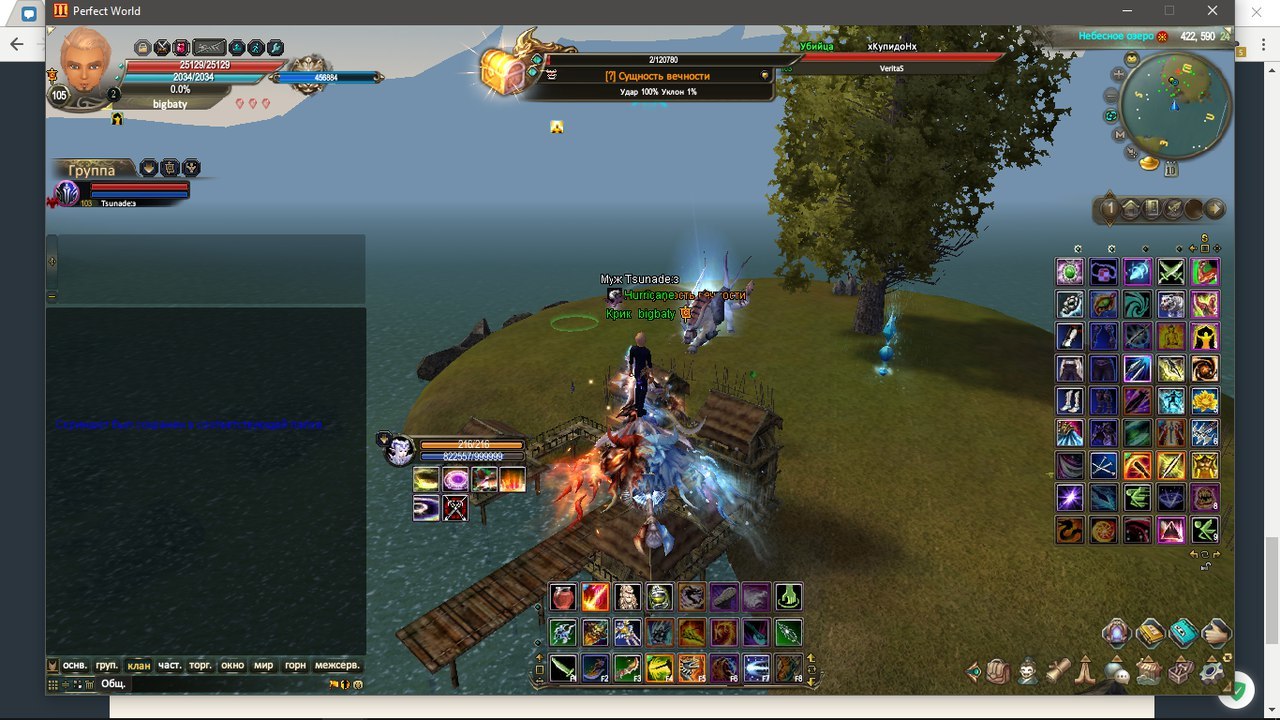Open the gear settings menu

[x=1213, y=671]
